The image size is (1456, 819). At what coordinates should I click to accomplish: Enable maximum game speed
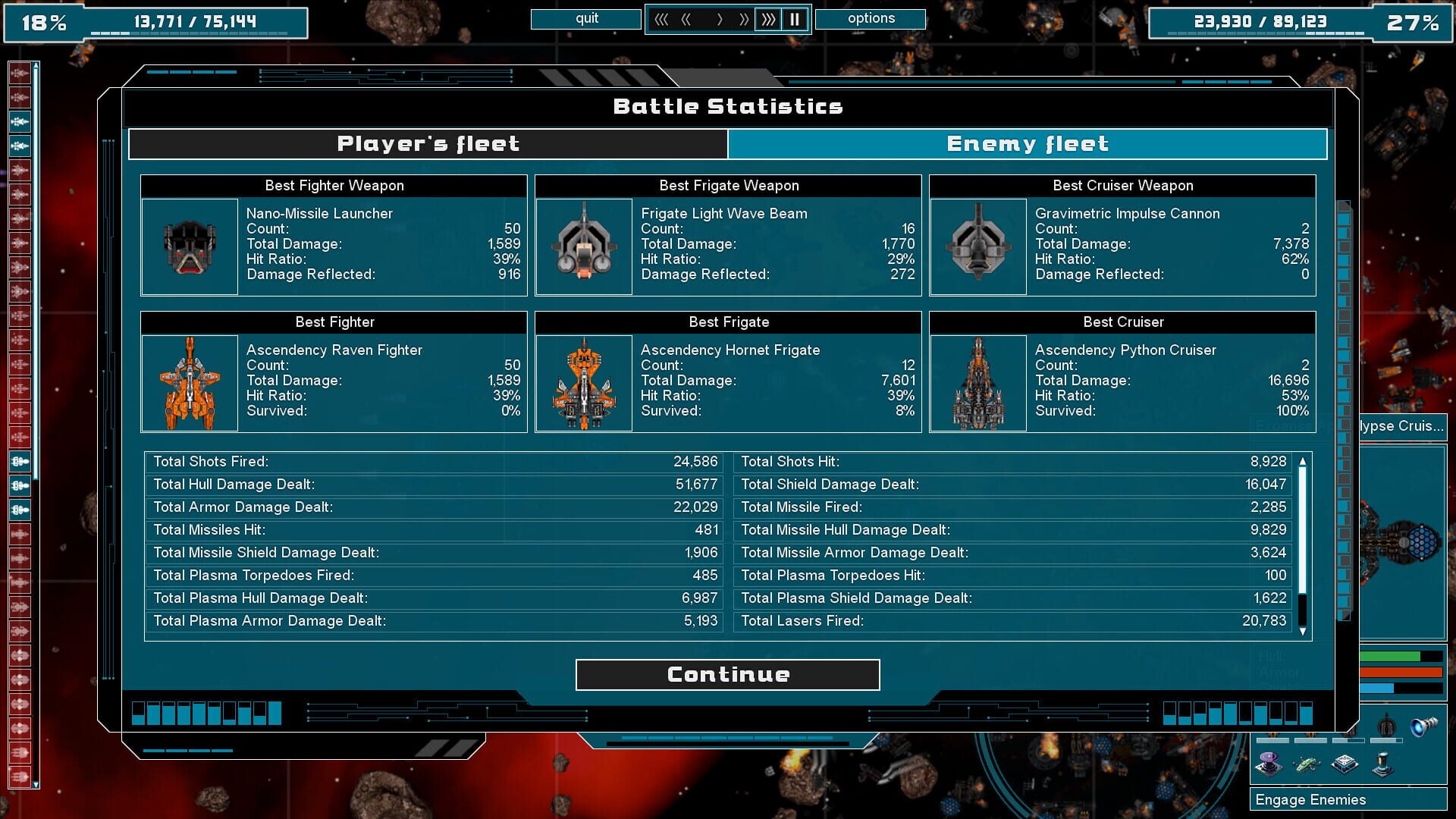tap(768, 19)
